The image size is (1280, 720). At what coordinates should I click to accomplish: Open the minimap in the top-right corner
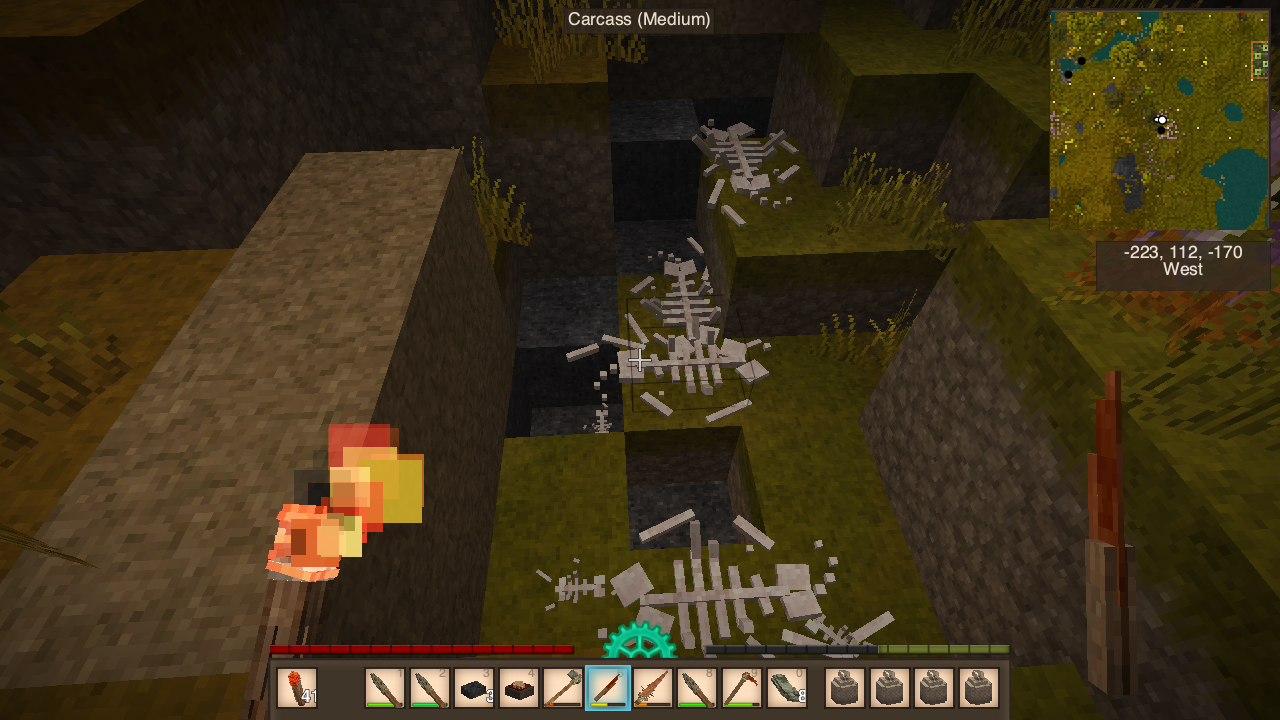point(1159,119)
